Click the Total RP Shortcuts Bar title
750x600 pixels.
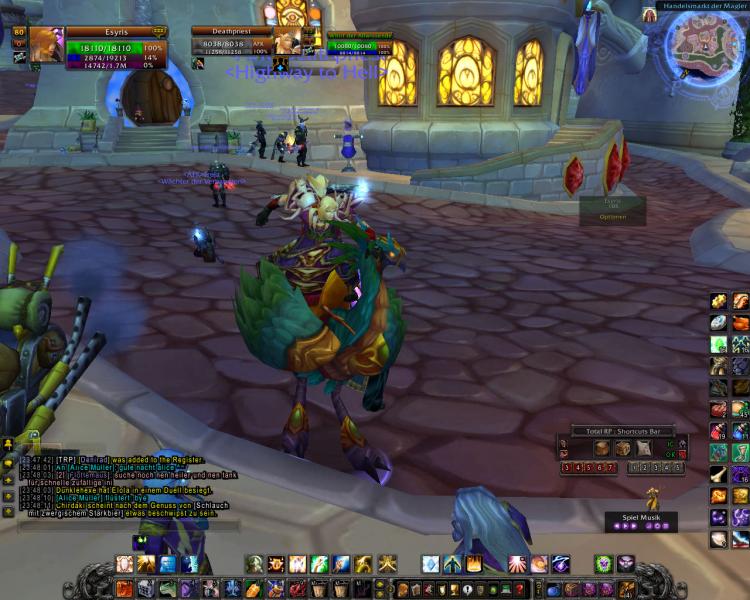[622, 431]
